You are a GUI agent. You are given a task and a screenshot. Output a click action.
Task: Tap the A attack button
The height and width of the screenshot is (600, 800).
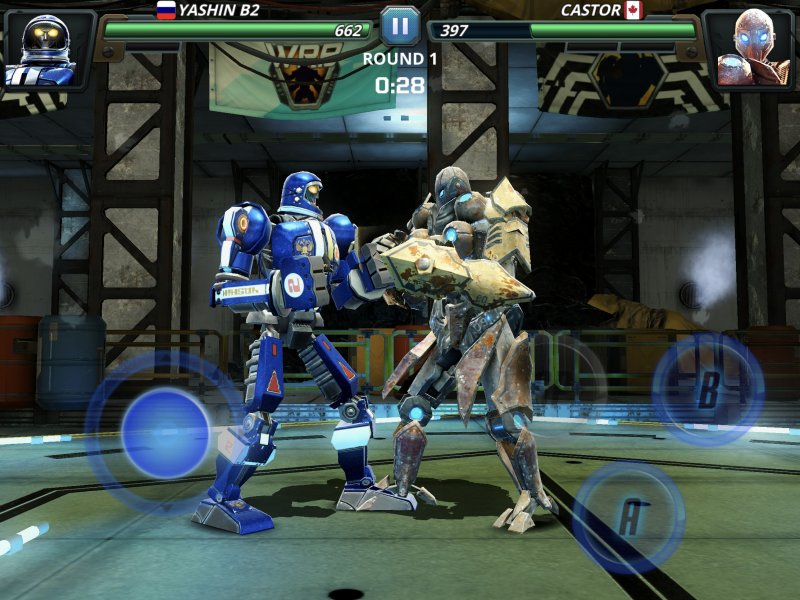point(629,516)
